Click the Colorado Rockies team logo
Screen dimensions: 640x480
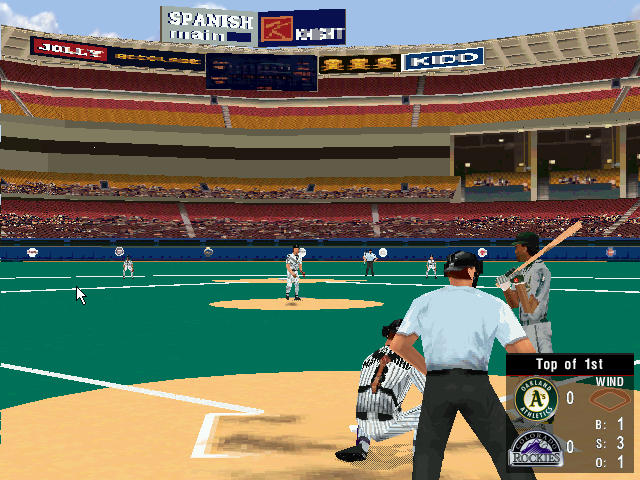pyautogui.click(x=534, y=450)
